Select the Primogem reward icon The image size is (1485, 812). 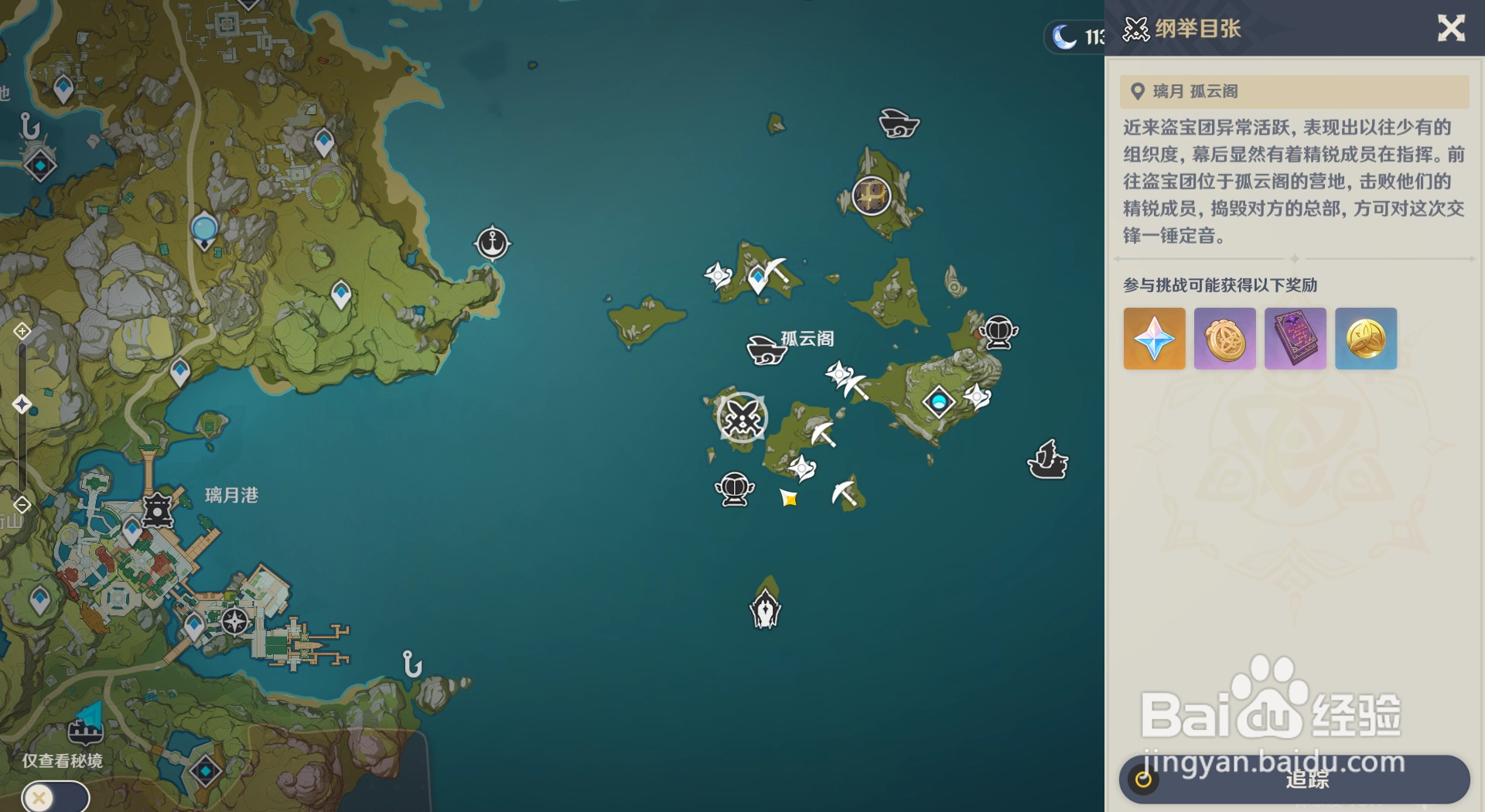(x=1154, y=339)
